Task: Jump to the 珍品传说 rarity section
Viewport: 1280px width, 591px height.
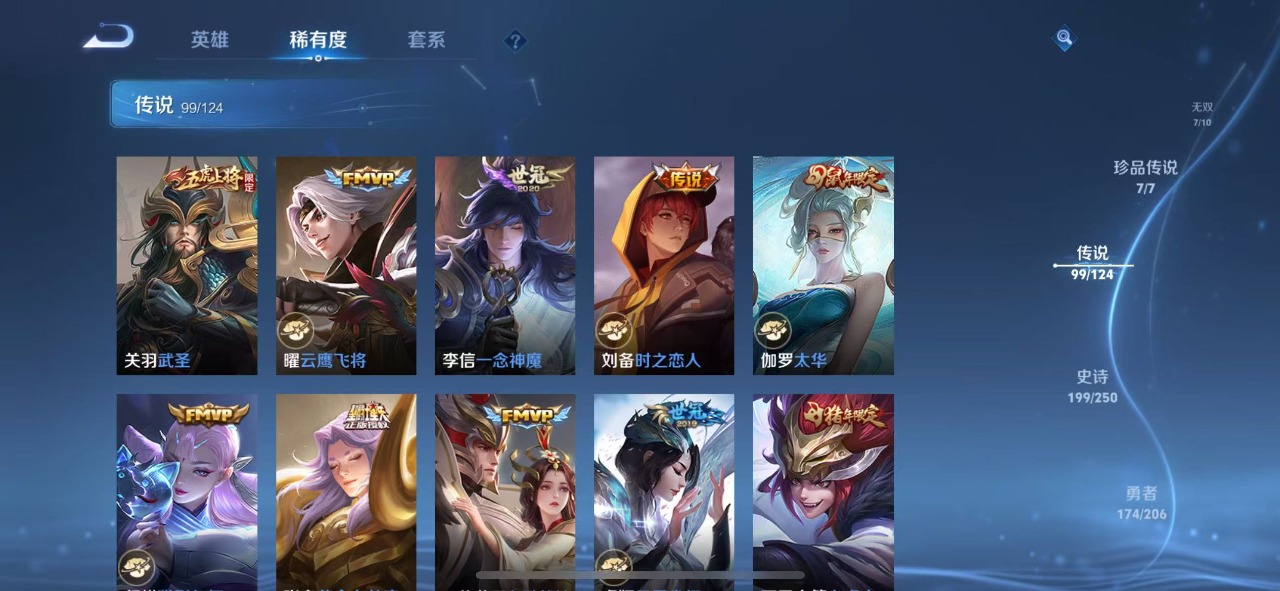Action: coord(1145,176)
